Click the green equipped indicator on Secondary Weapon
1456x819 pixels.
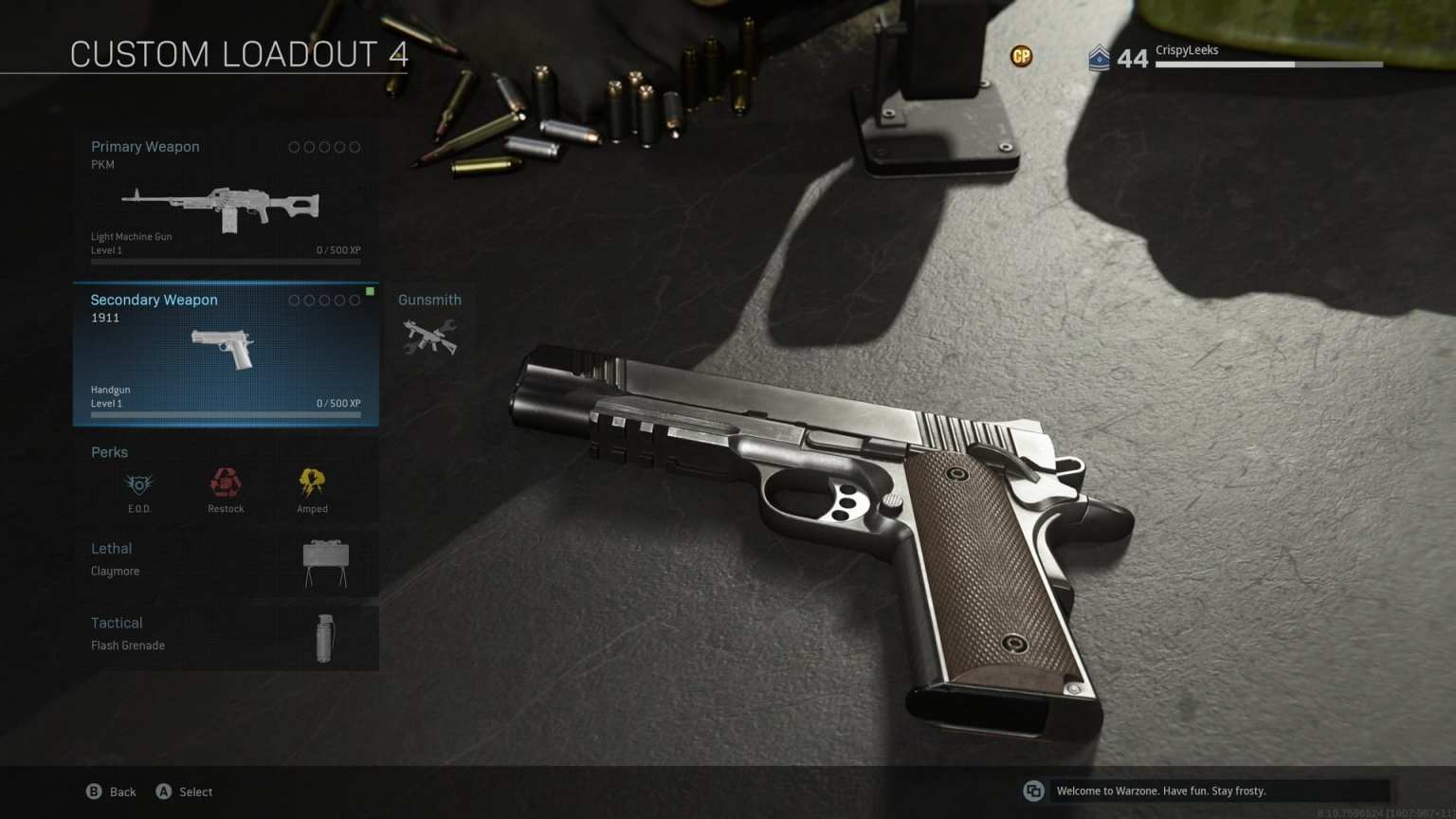coord(369,293)
